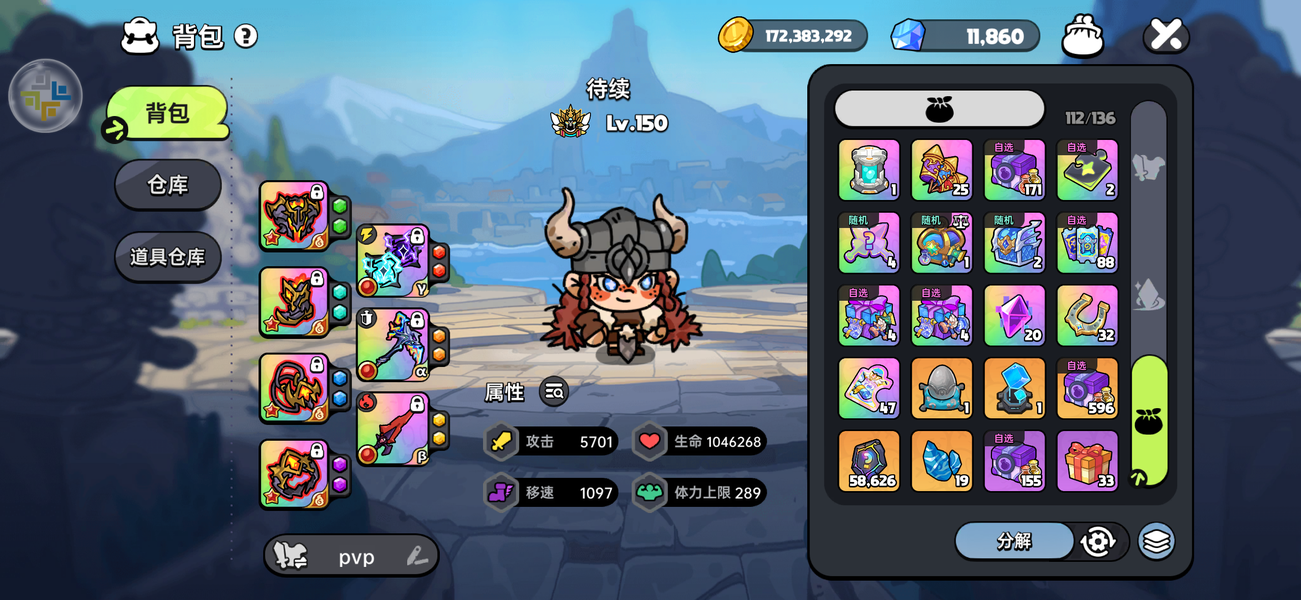Tap the stacked layers button
The height and width of the screenshot is (600, 1301).
click(x=1156, y=541)
